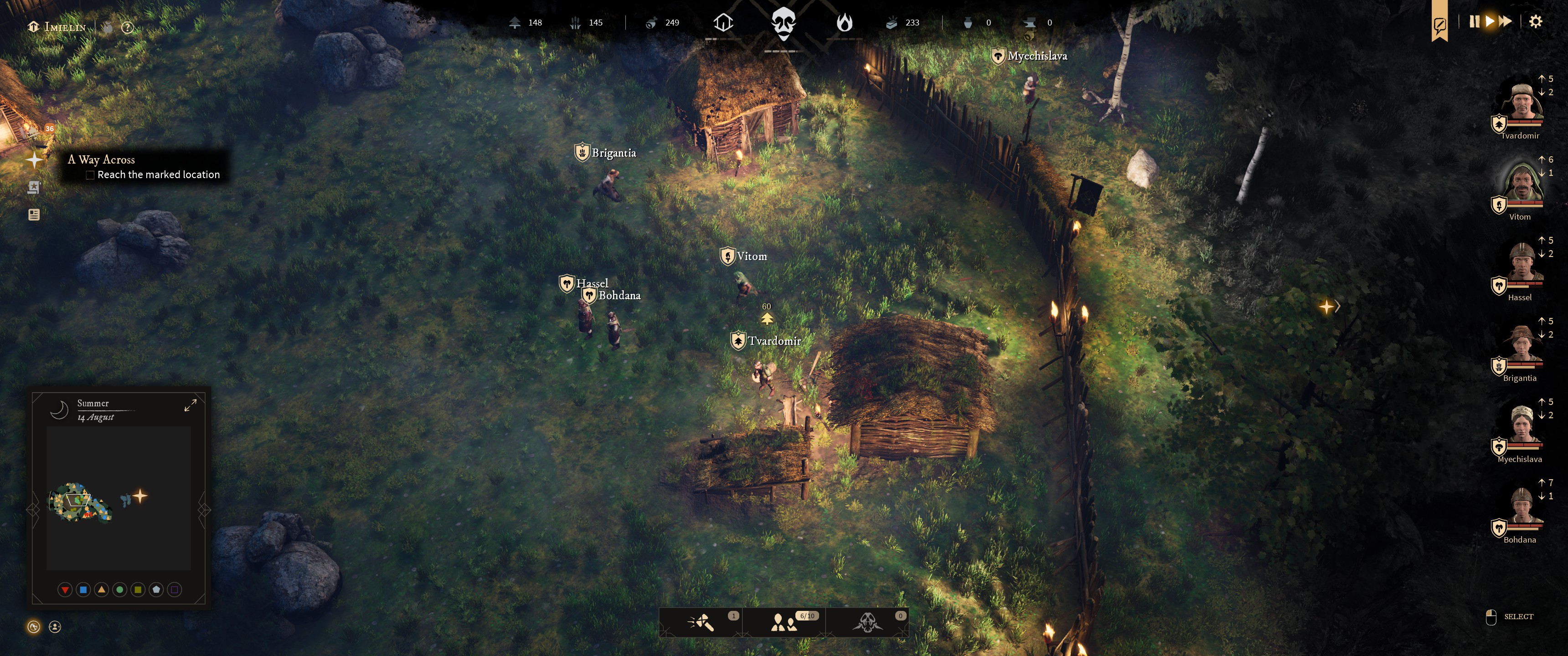The height and width of the screenshot is (656, 1568).
Task: Click the skull emblem in top bar
Action: (x=784, y=24)
